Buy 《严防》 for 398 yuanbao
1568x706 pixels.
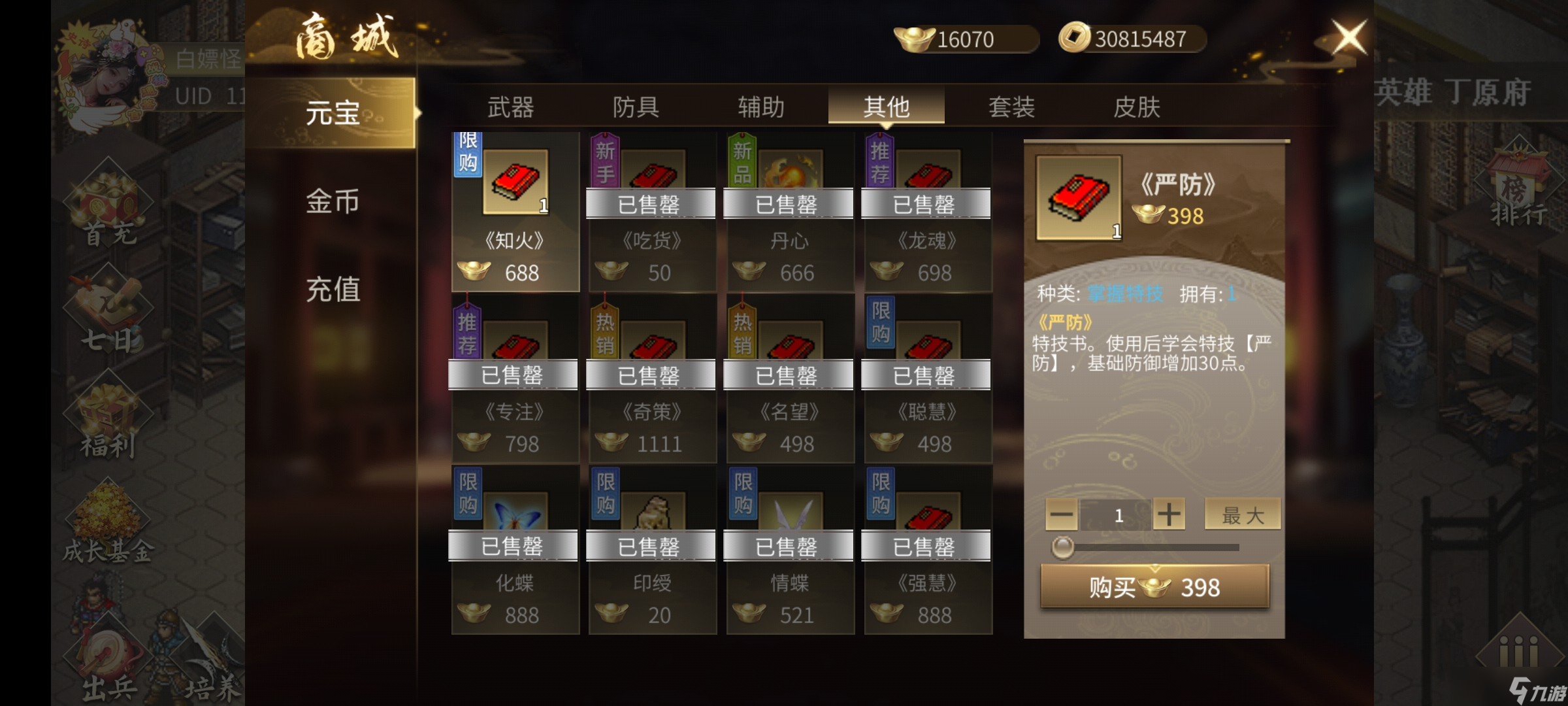click(x=1154, y=587)
